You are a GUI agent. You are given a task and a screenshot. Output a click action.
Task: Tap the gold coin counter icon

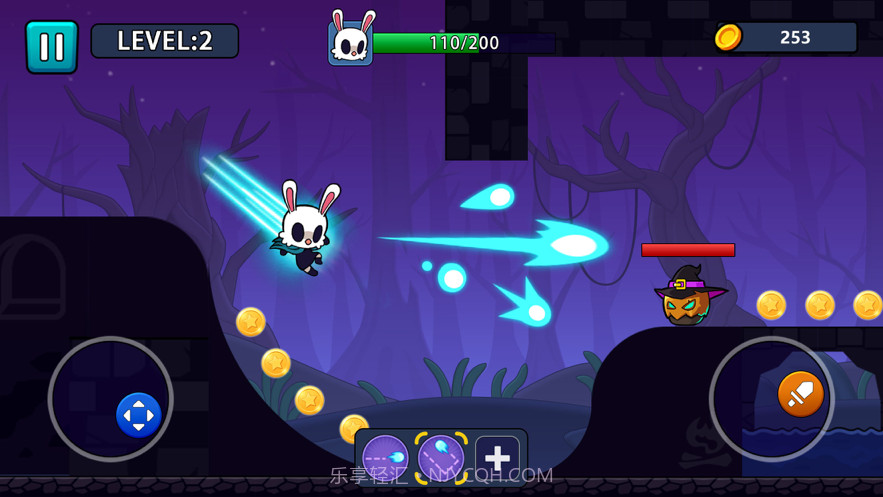(728, 38)
